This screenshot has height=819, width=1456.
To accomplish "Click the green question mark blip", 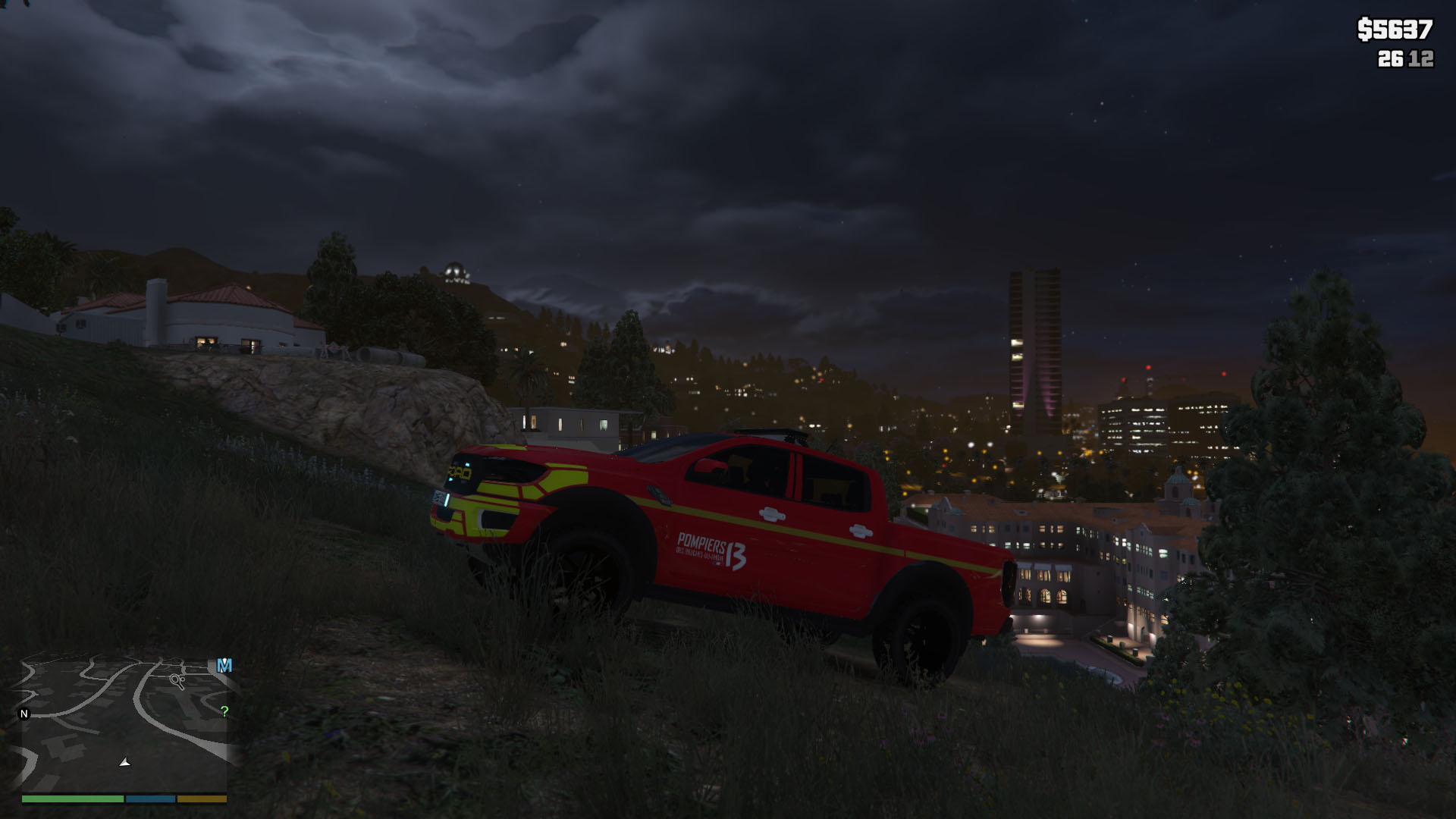I will [224, 711].
